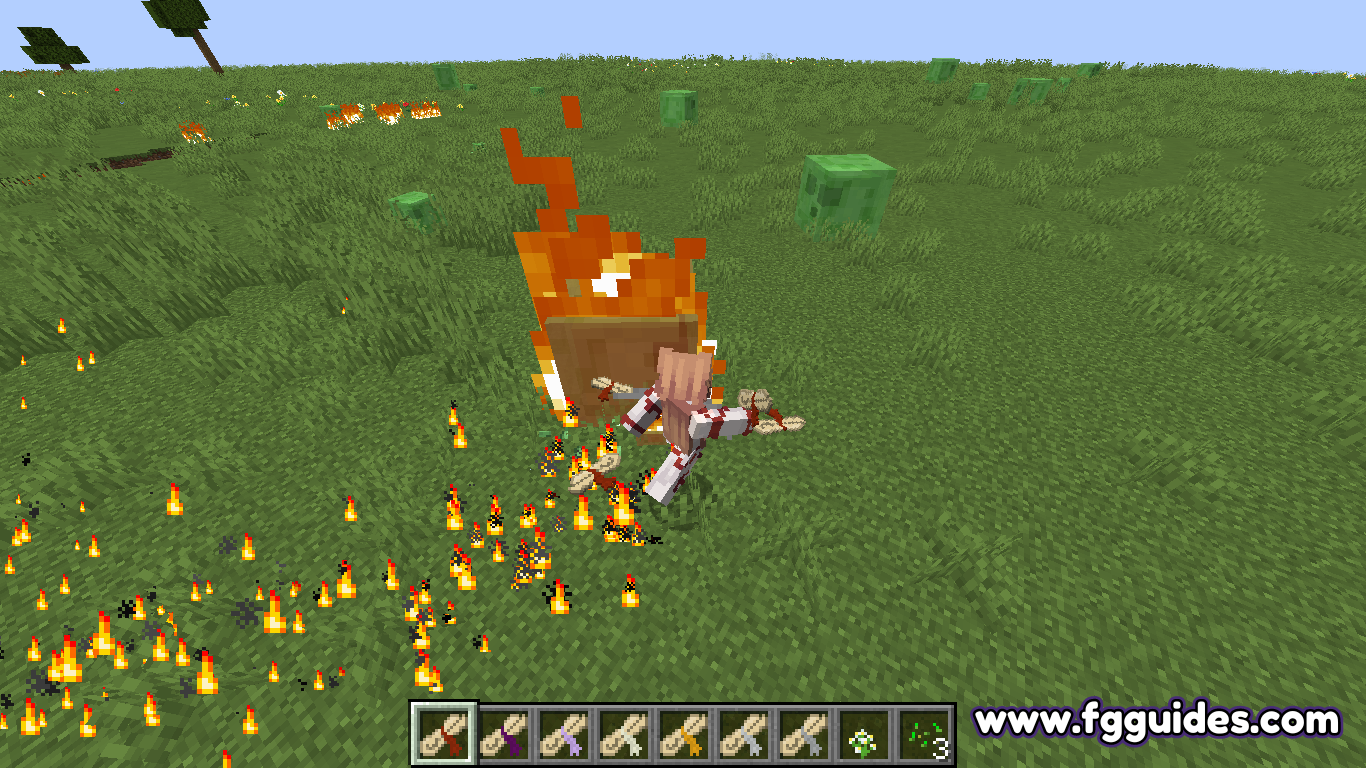Choose the green seeds stack of 3
This screenshot has width=1366, height=768.
(924, 734)
